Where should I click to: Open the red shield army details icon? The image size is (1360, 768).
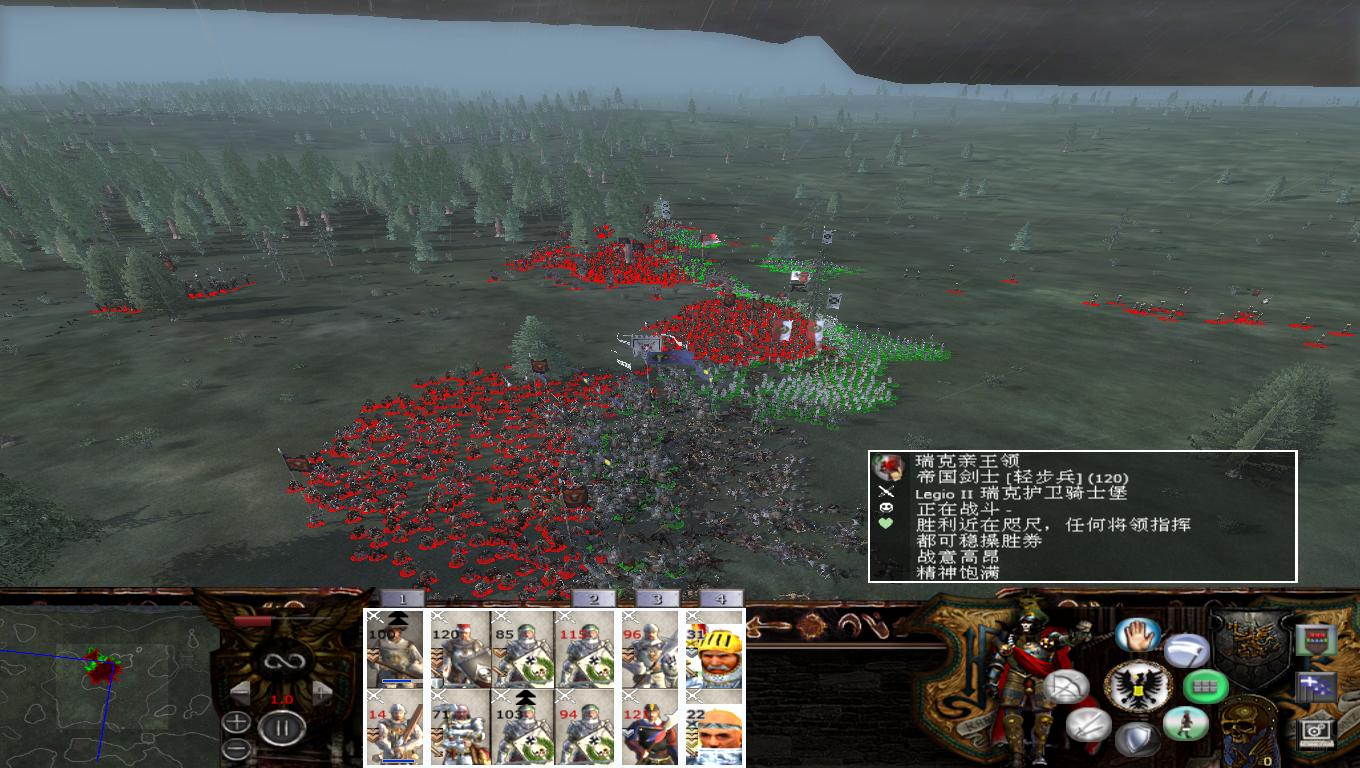(1318, 639)
